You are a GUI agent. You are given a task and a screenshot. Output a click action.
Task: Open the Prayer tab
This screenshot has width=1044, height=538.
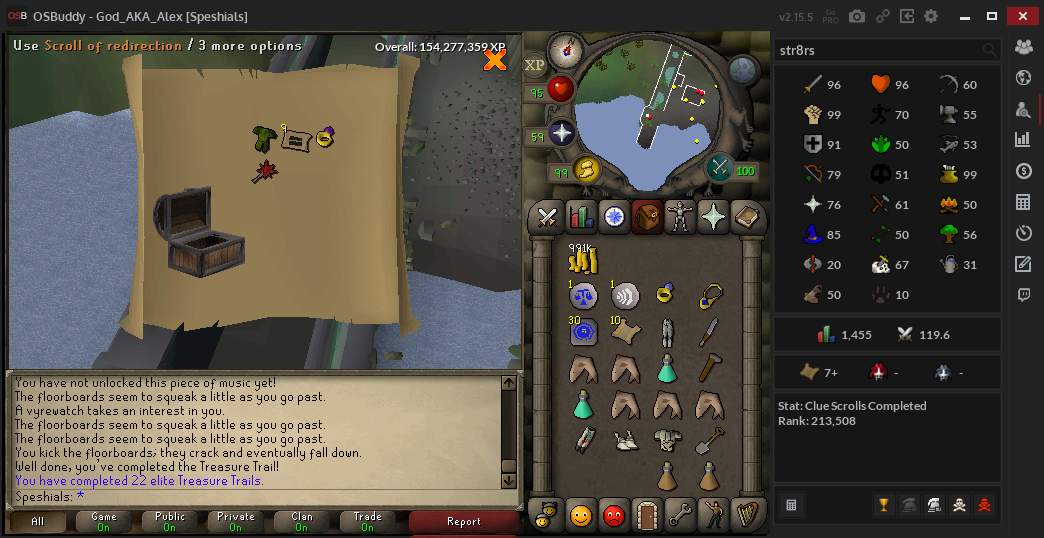[712, 216]
